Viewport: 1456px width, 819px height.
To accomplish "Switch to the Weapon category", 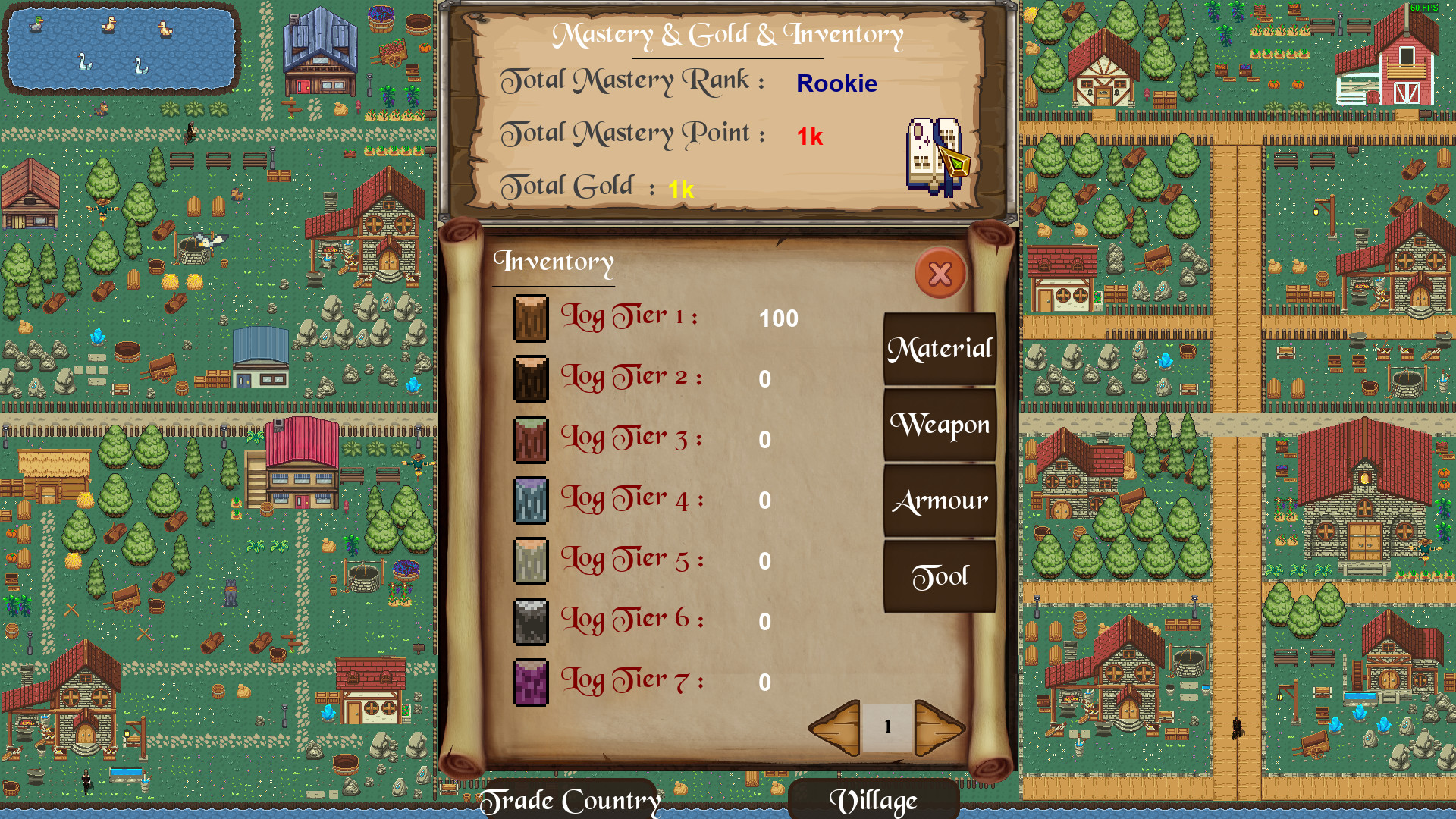I will point(940,425).
